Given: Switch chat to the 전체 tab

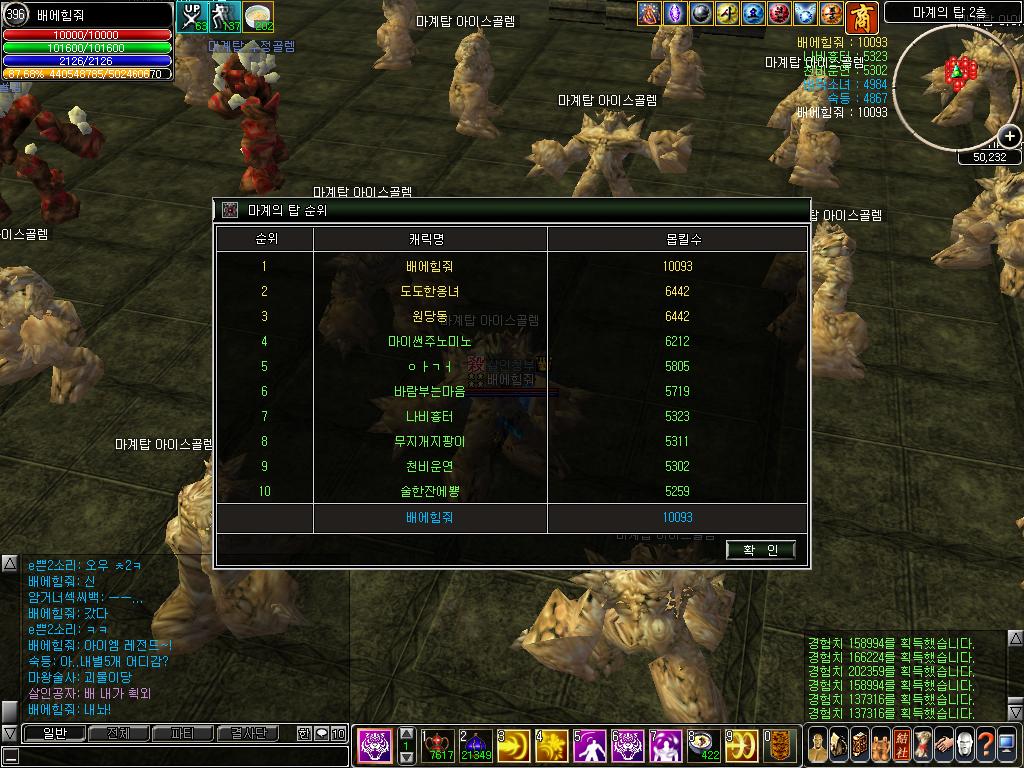Looking at the screenshot, I should click(x=119, y=734).
